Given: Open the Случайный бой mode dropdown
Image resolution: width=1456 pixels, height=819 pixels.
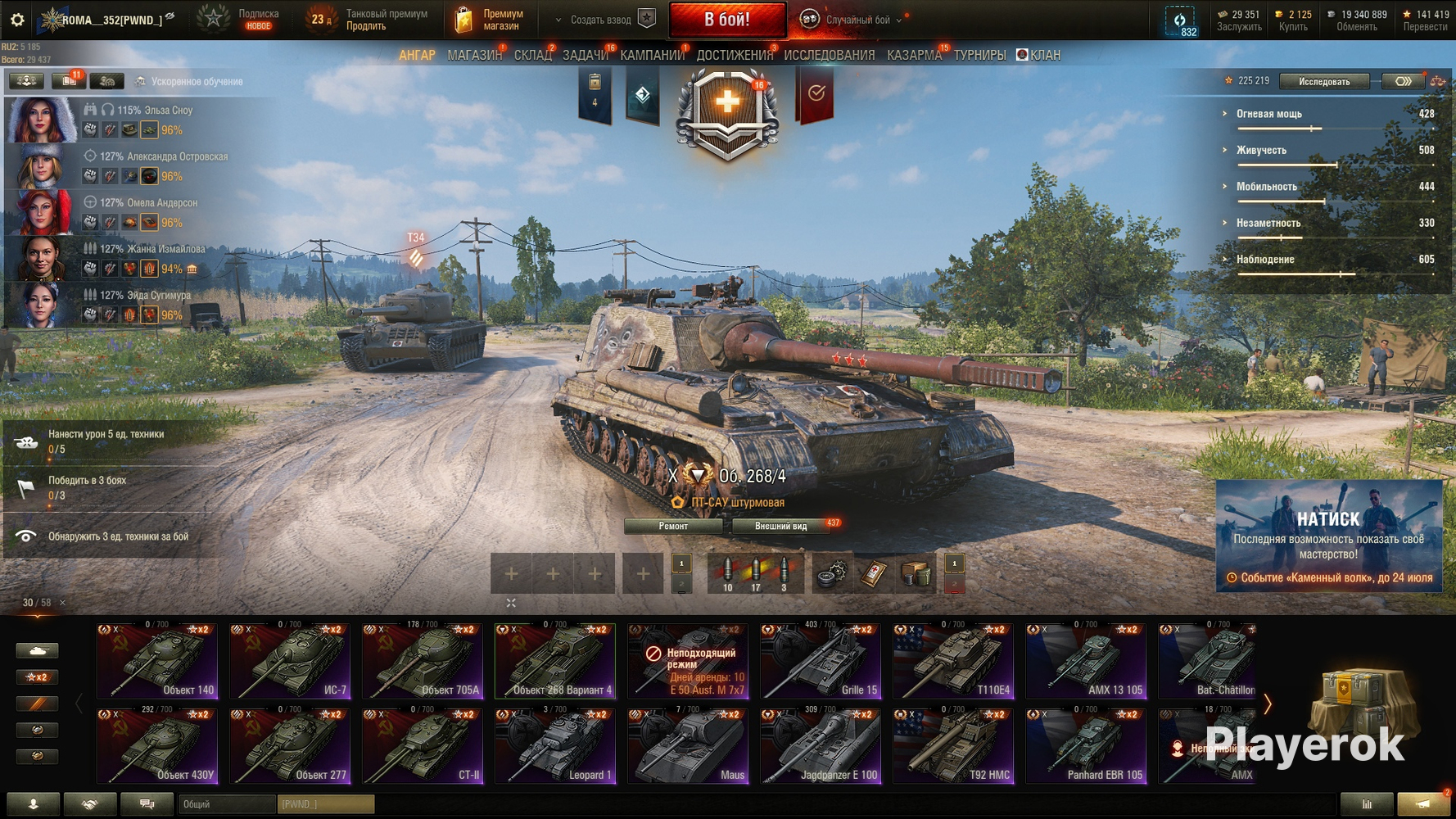Looking at the screenshot, I should click(856, 20).
